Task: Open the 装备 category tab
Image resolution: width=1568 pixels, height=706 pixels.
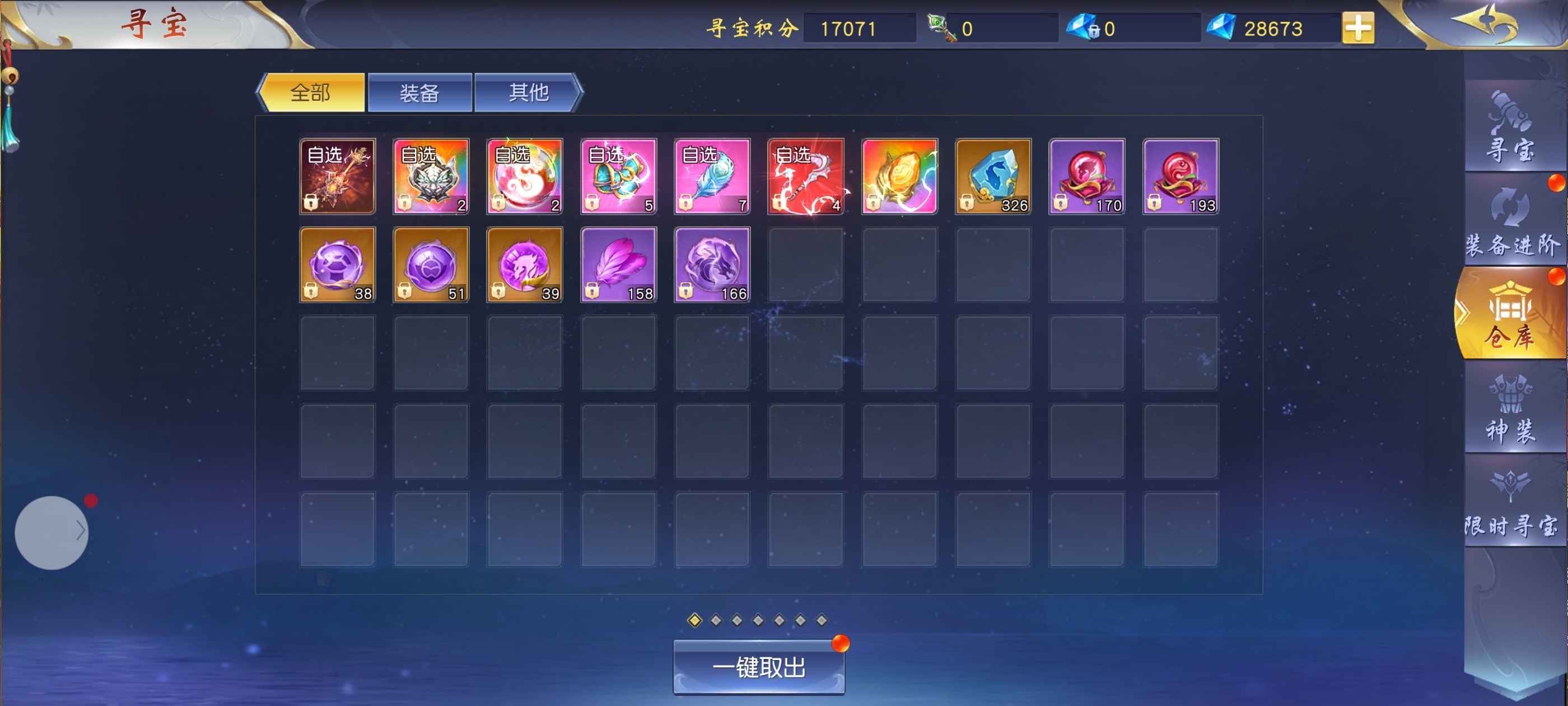Action: 419,93
